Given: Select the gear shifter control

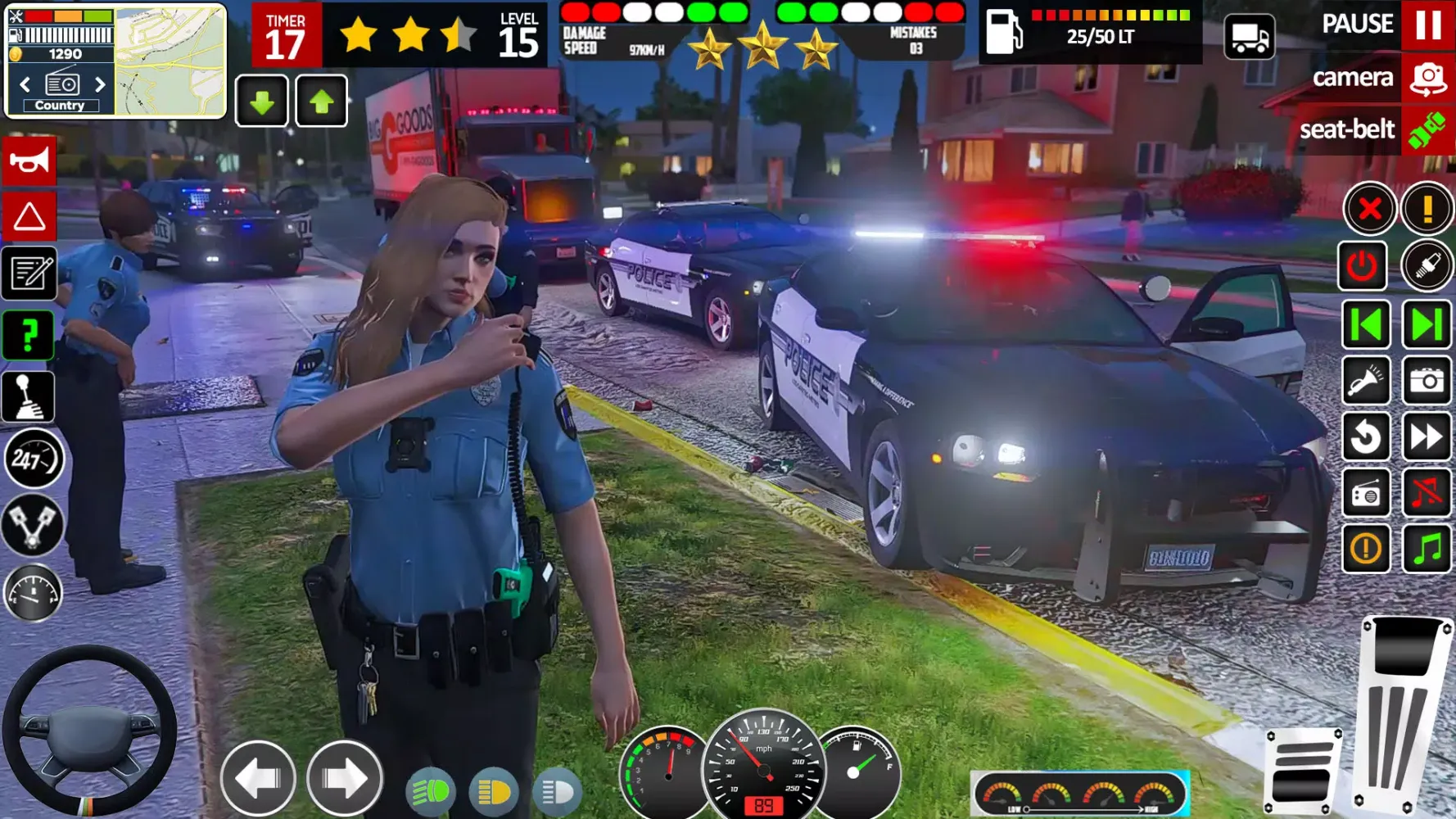Looking at the screenshot, I should (29, 396).
